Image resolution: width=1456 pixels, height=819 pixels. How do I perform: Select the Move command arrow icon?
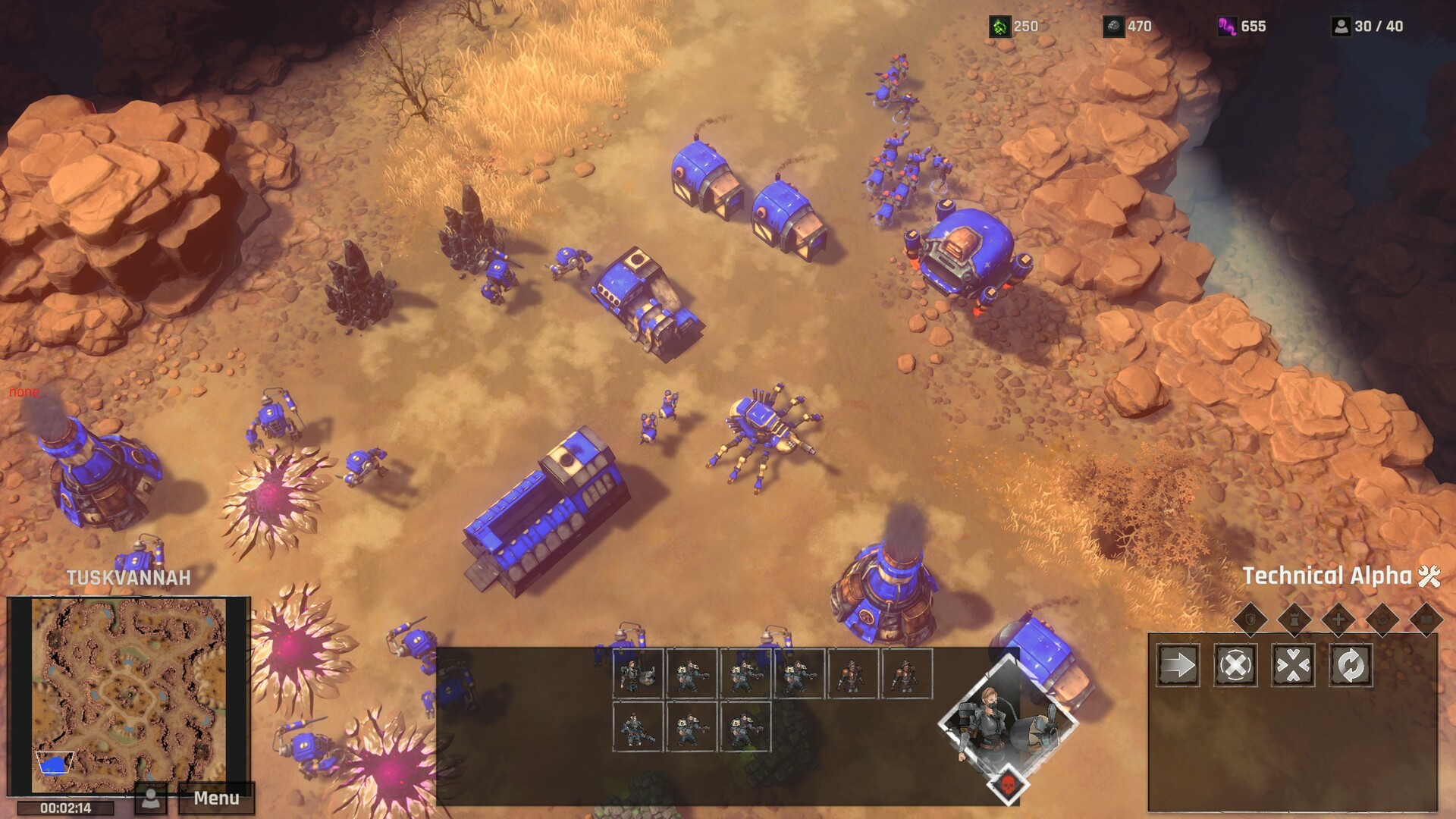pos(1177,666)
